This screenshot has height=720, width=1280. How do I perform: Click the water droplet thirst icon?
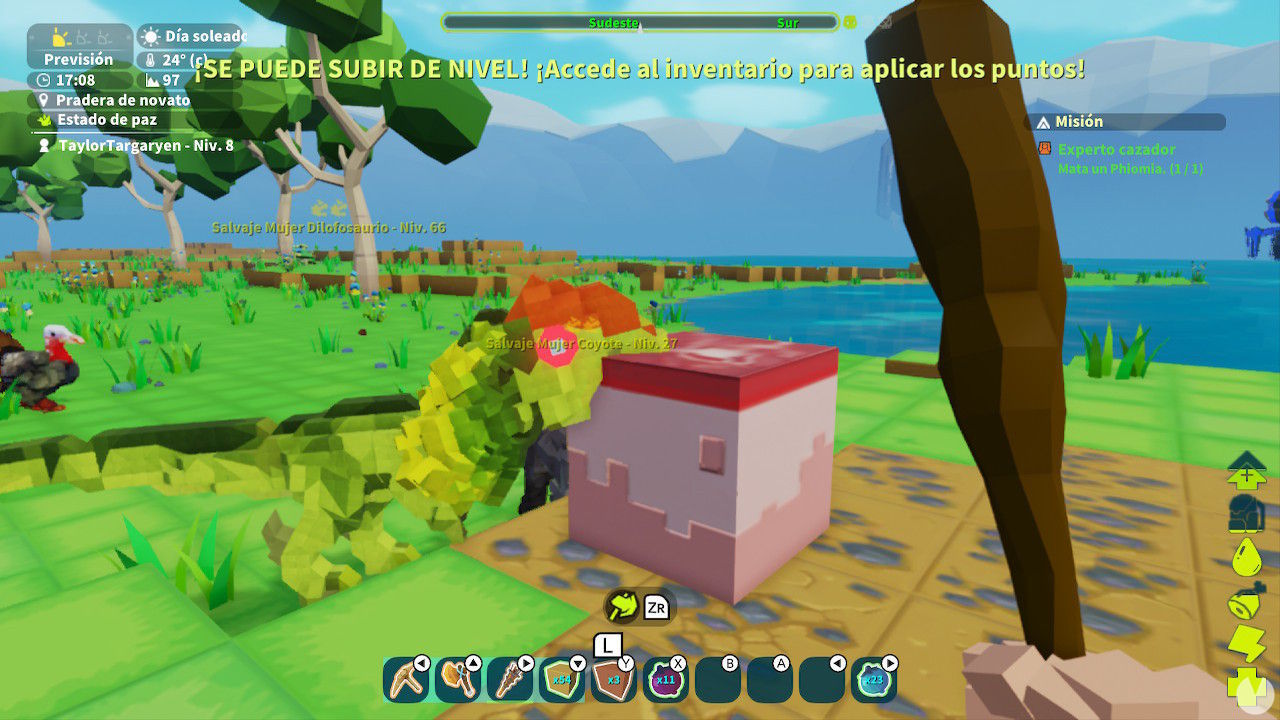pyautogui.click(x=1243, y=558)
